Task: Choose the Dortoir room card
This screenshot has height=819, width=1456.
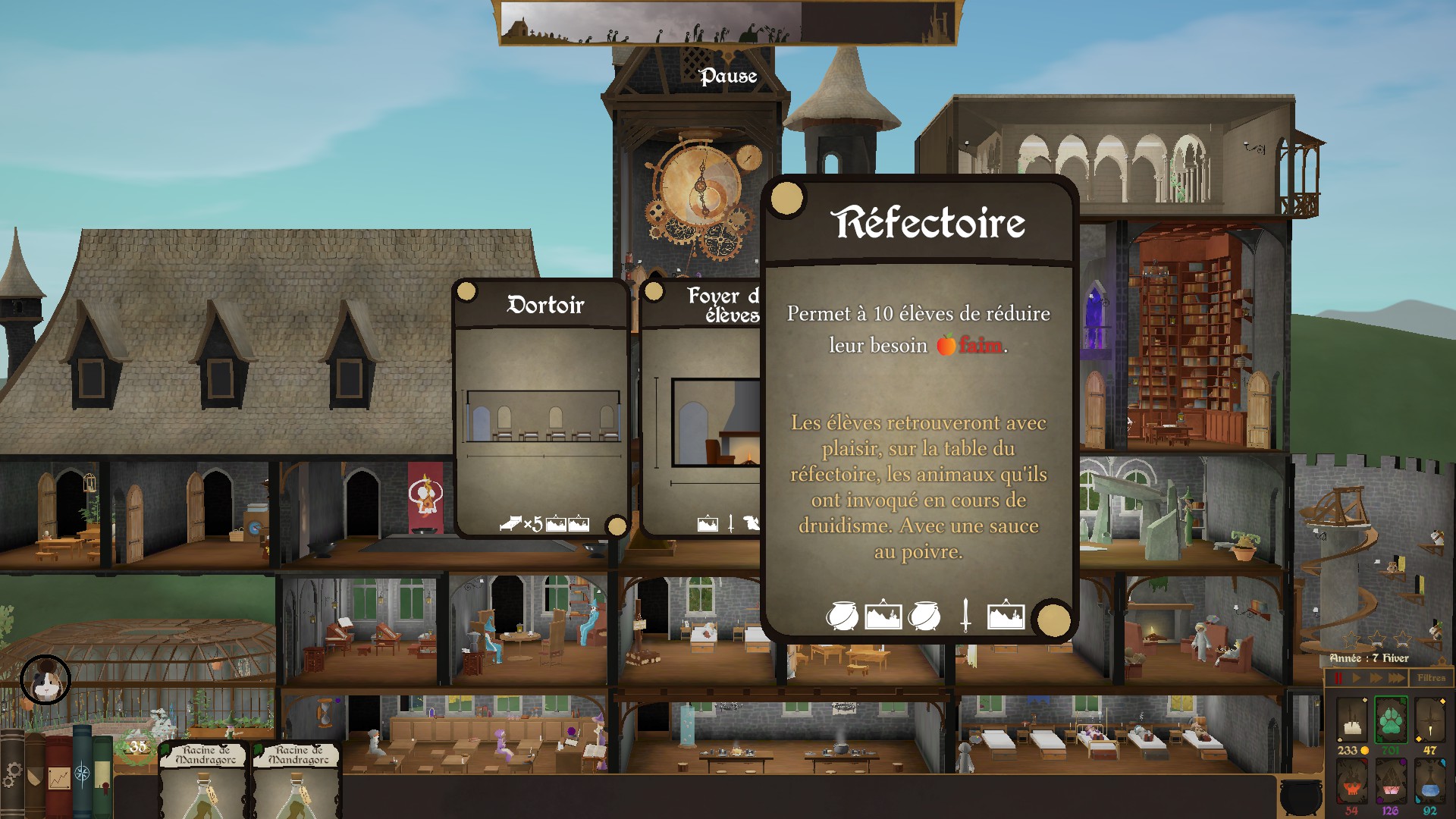Action: tap(542, 409)
